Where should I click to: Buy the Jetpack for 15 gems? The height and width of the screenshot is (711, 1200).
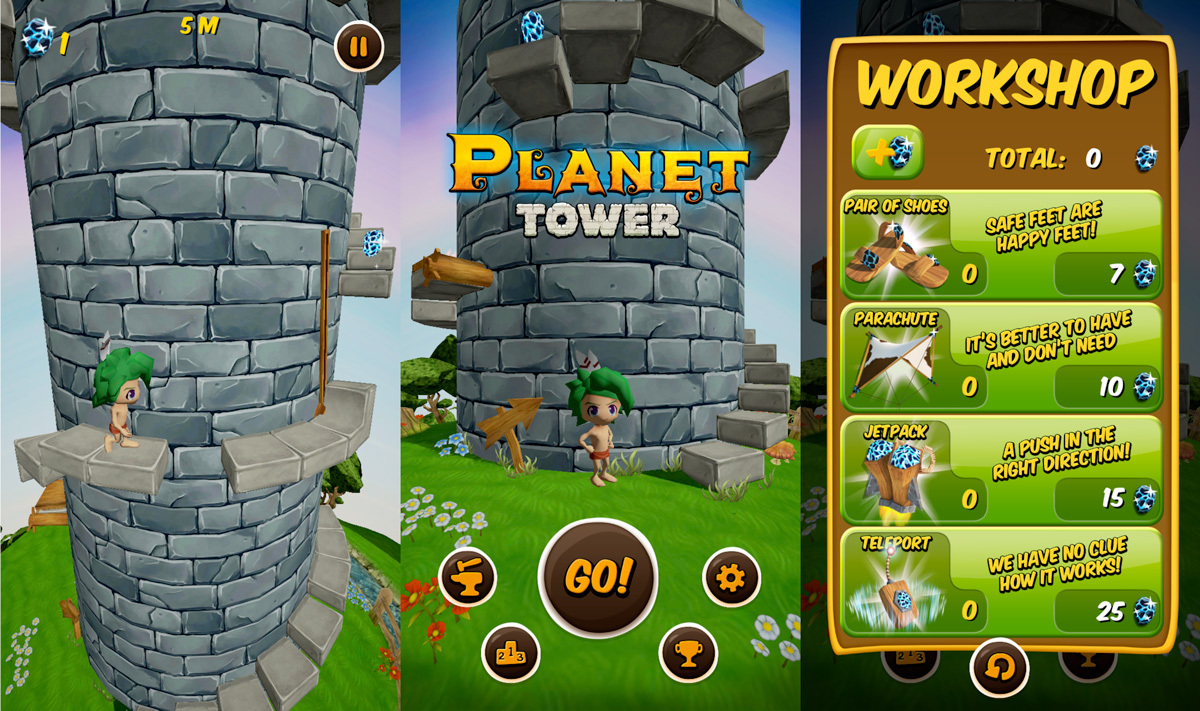pos(1108,498)
